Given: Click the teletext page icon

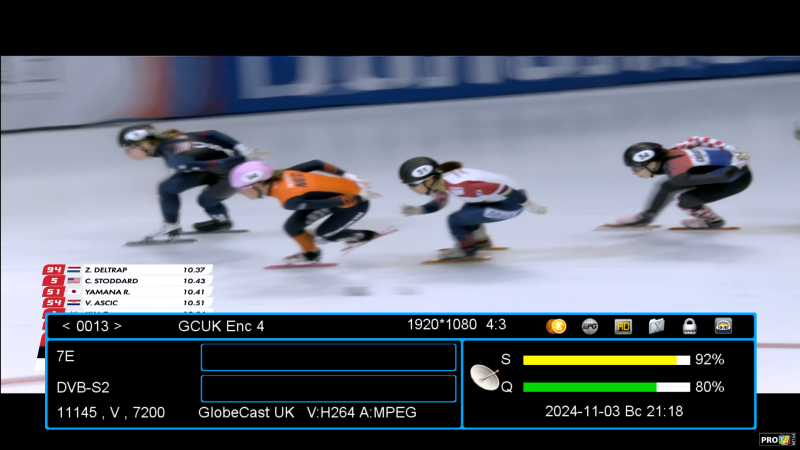Looking at the screenshot, I should [656, 326].
